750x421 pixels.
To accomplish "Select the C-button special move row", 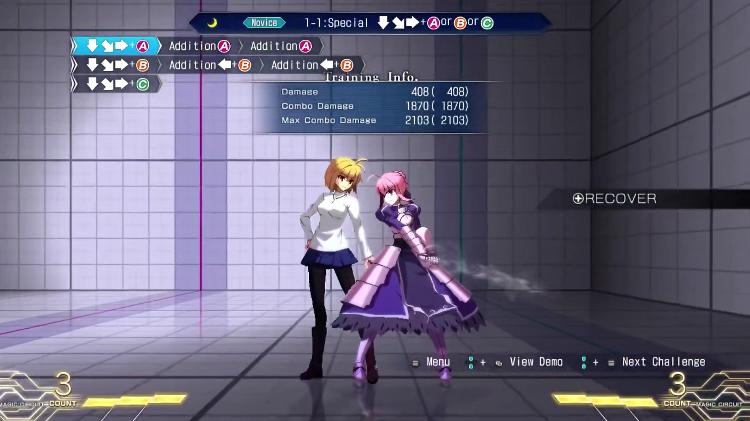I will point(117,85).
